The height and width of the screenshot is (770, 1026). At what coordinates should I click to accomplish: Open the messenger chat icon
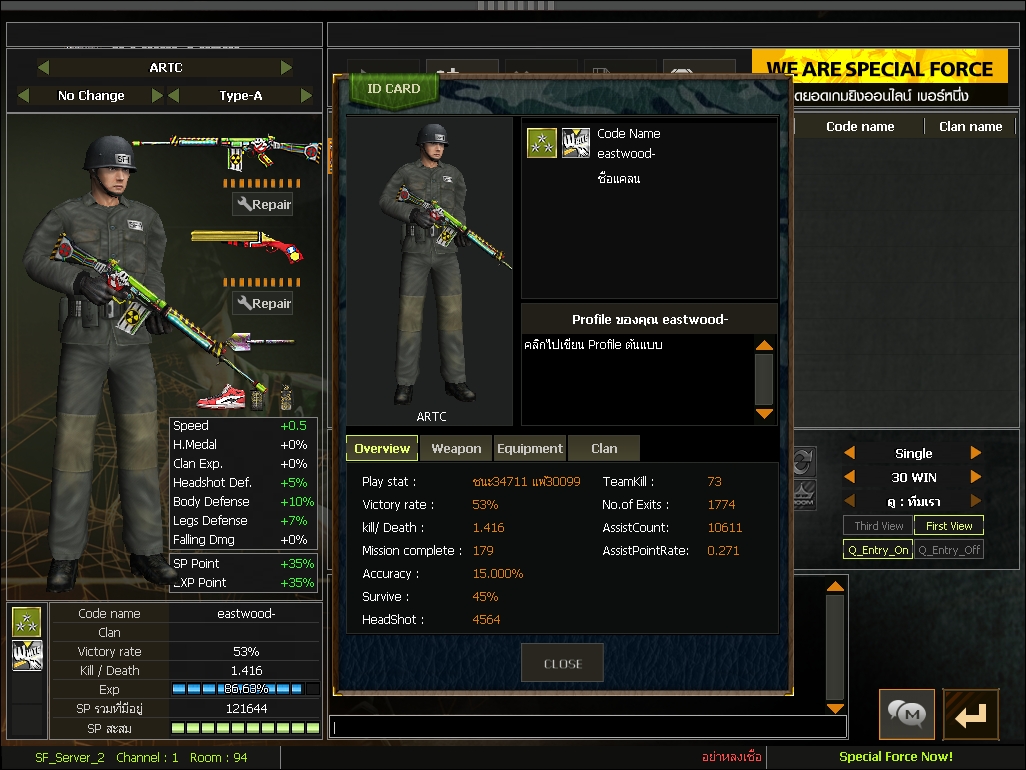[907, 714]
